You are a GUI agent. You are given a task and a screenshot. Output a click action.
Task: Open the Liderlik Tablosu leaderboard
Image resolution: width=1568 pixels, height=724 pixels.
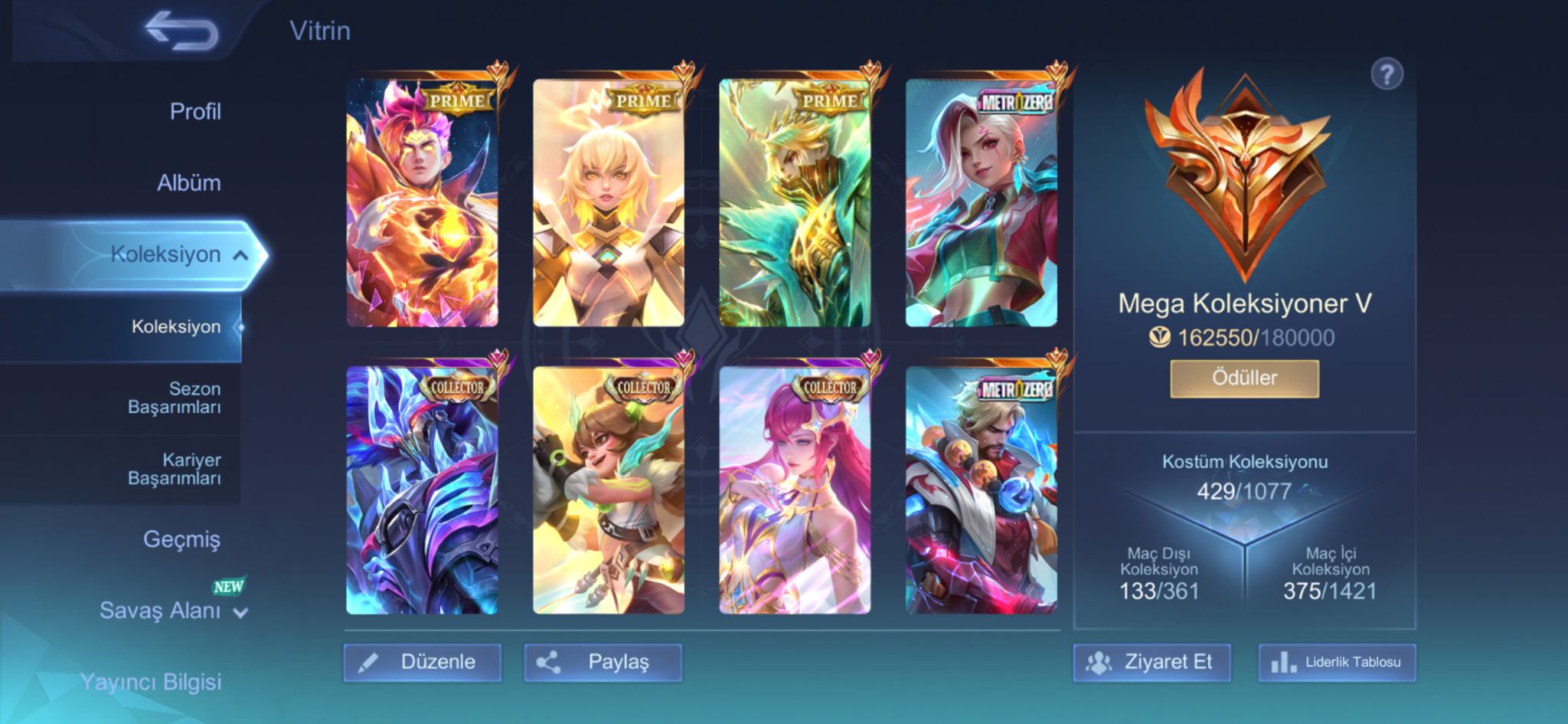tap(1337, 662)
